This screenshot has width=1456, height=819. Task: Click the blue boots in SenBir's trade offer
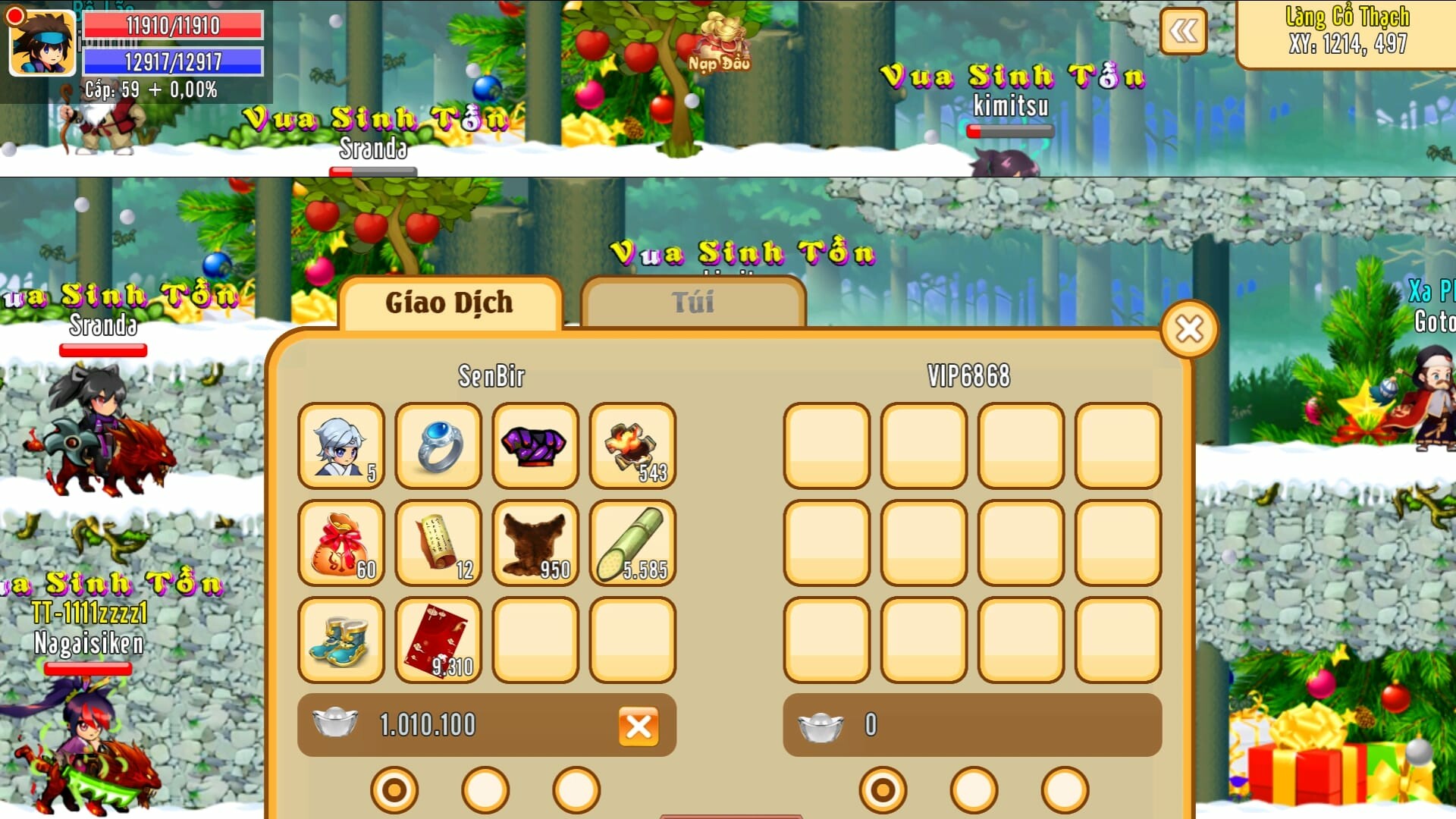pyautogui.click(x=340, y=641)
